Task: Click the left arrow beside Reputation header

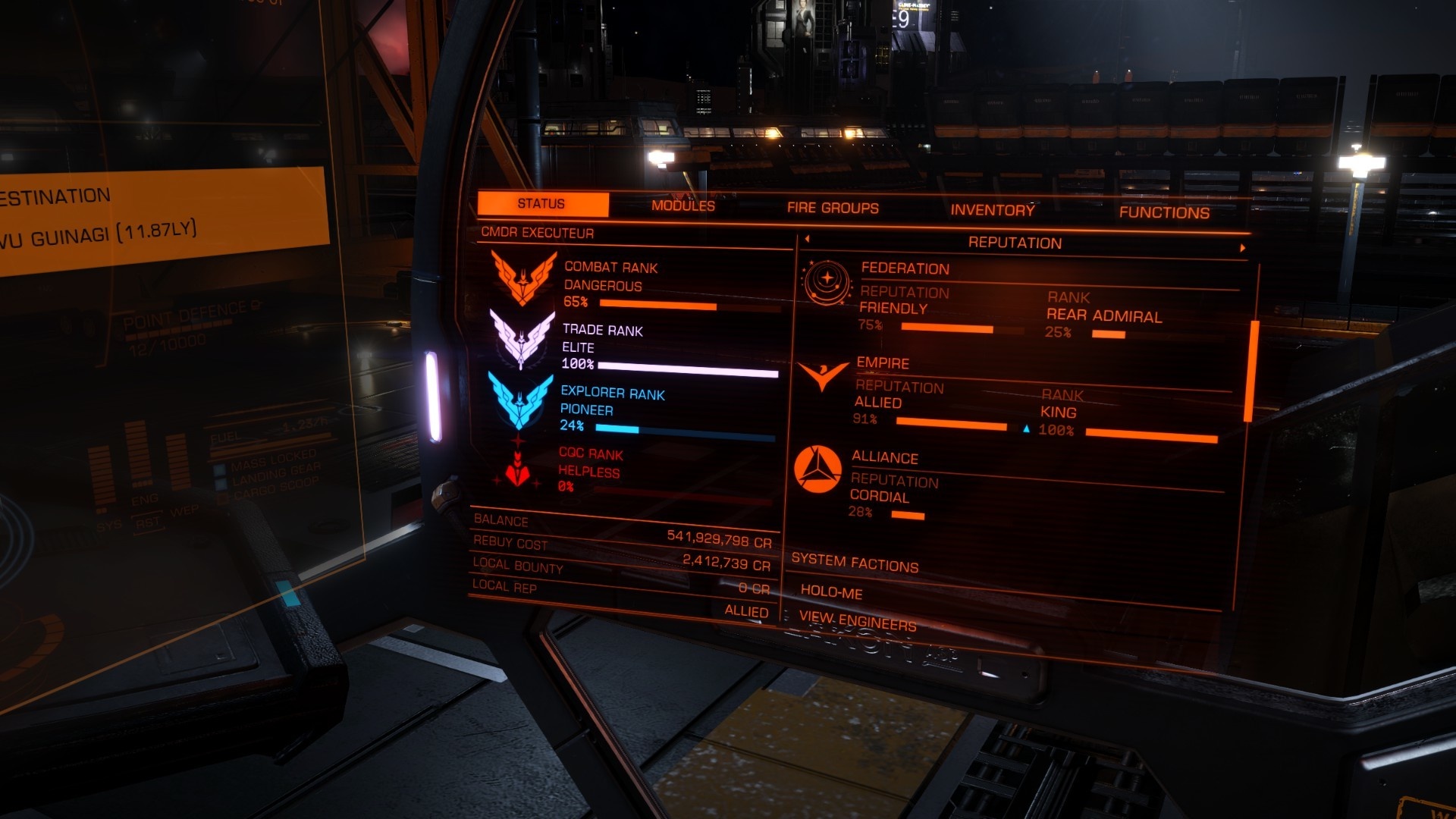Action: (x=807, y=239)
